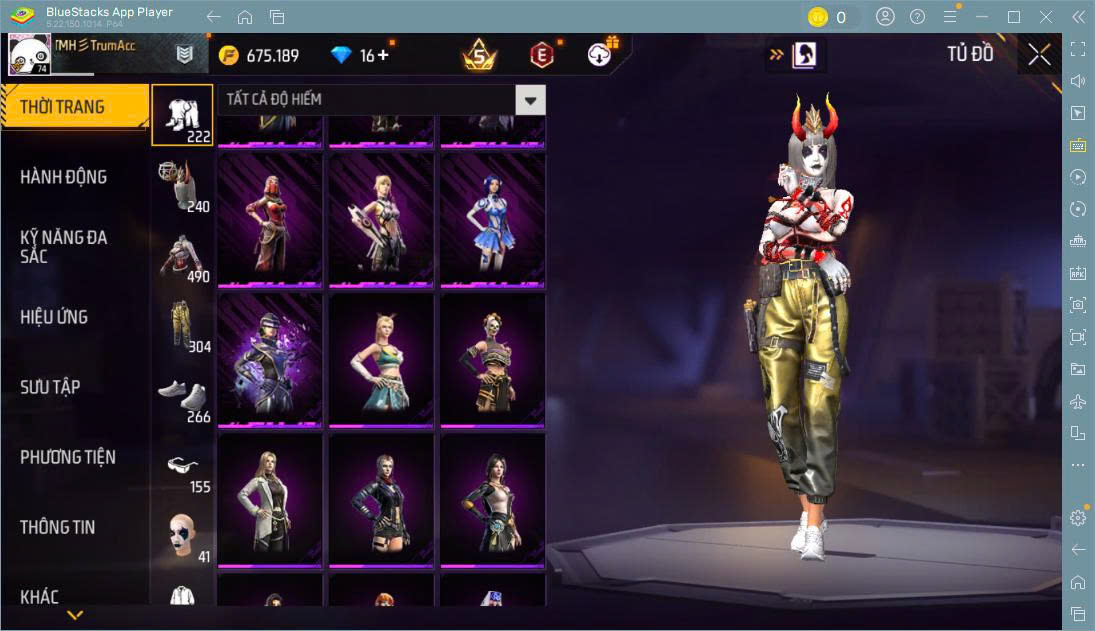The width and height of the screenshot is (1095, 631).
Task: Open the gold crown rank 5 icon
Action: 479,55
